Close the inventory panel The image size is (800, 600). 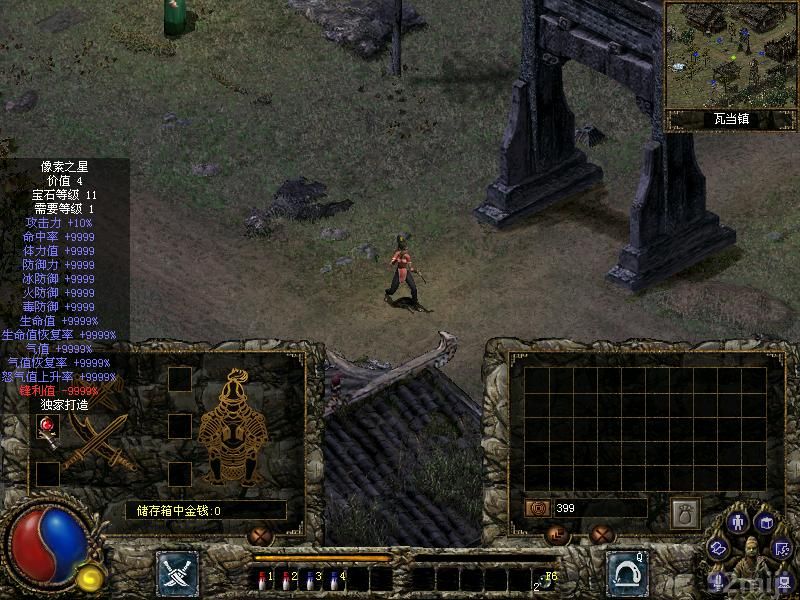click(600, 535)
